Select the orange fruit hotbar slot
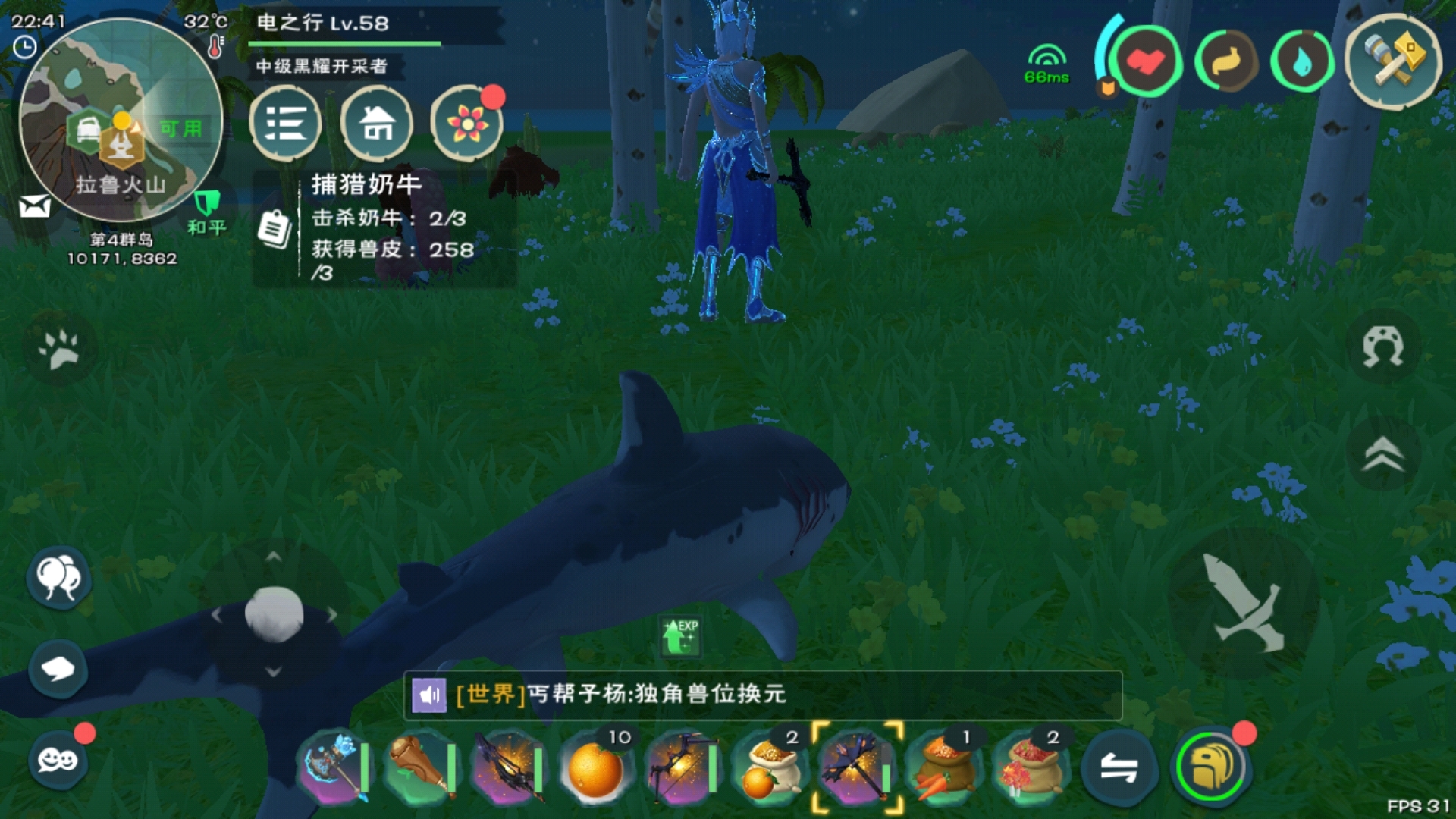The height and width of the screenshot is (819, 1456). [x=596, y=769]
